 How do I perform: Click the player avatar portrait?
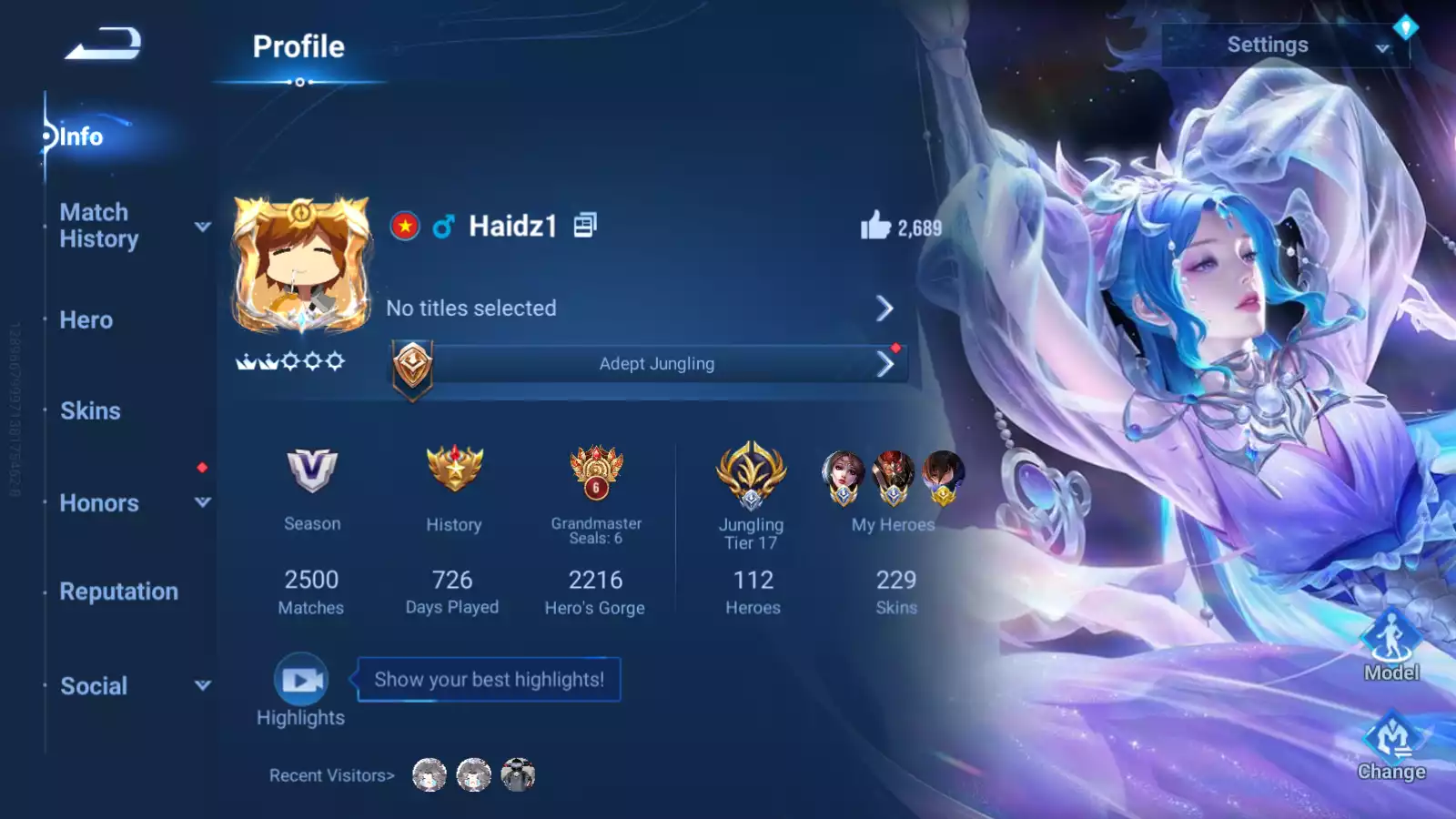(301, 265)
